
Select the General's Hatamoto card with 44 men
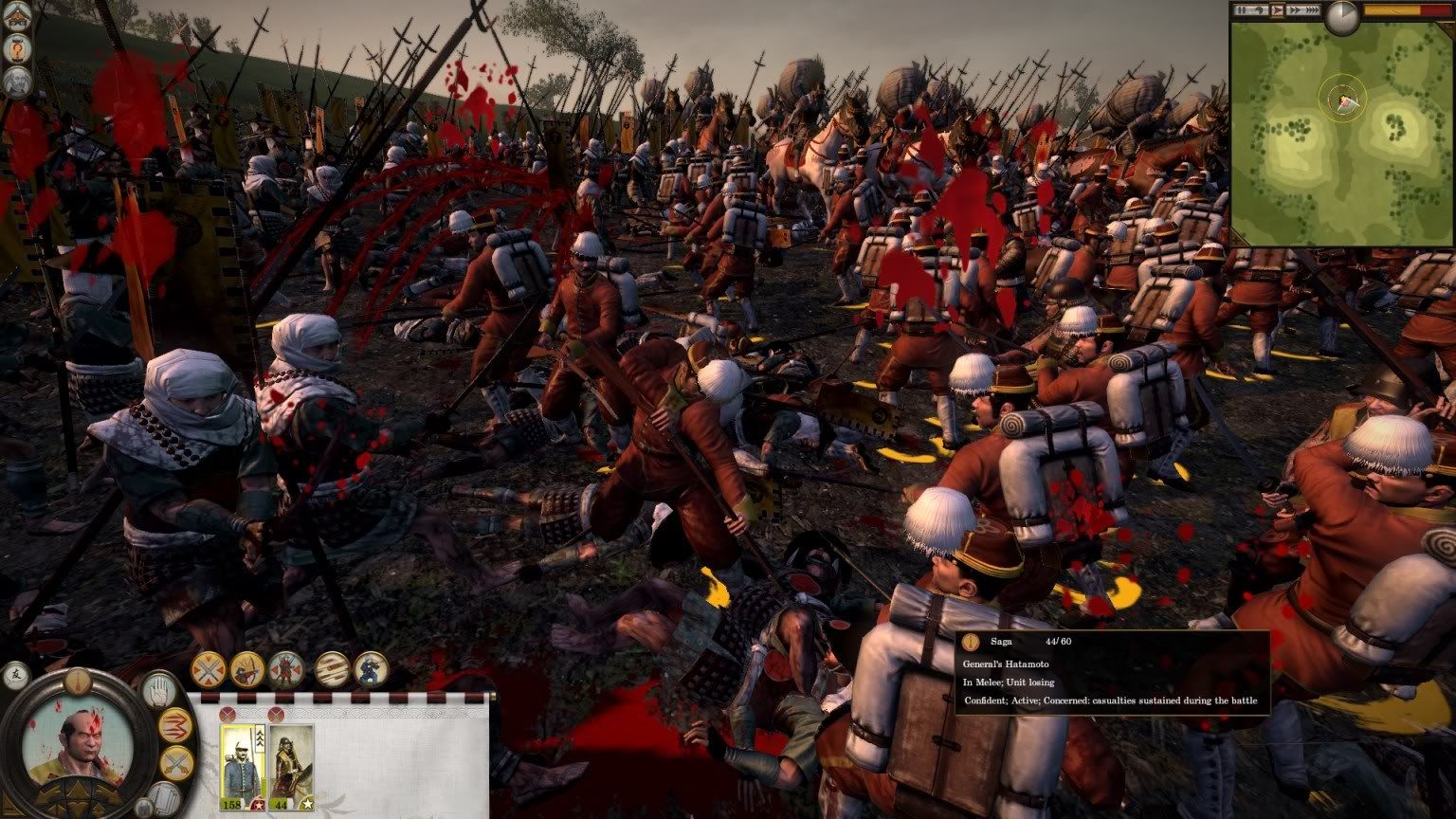coord(291,764)
